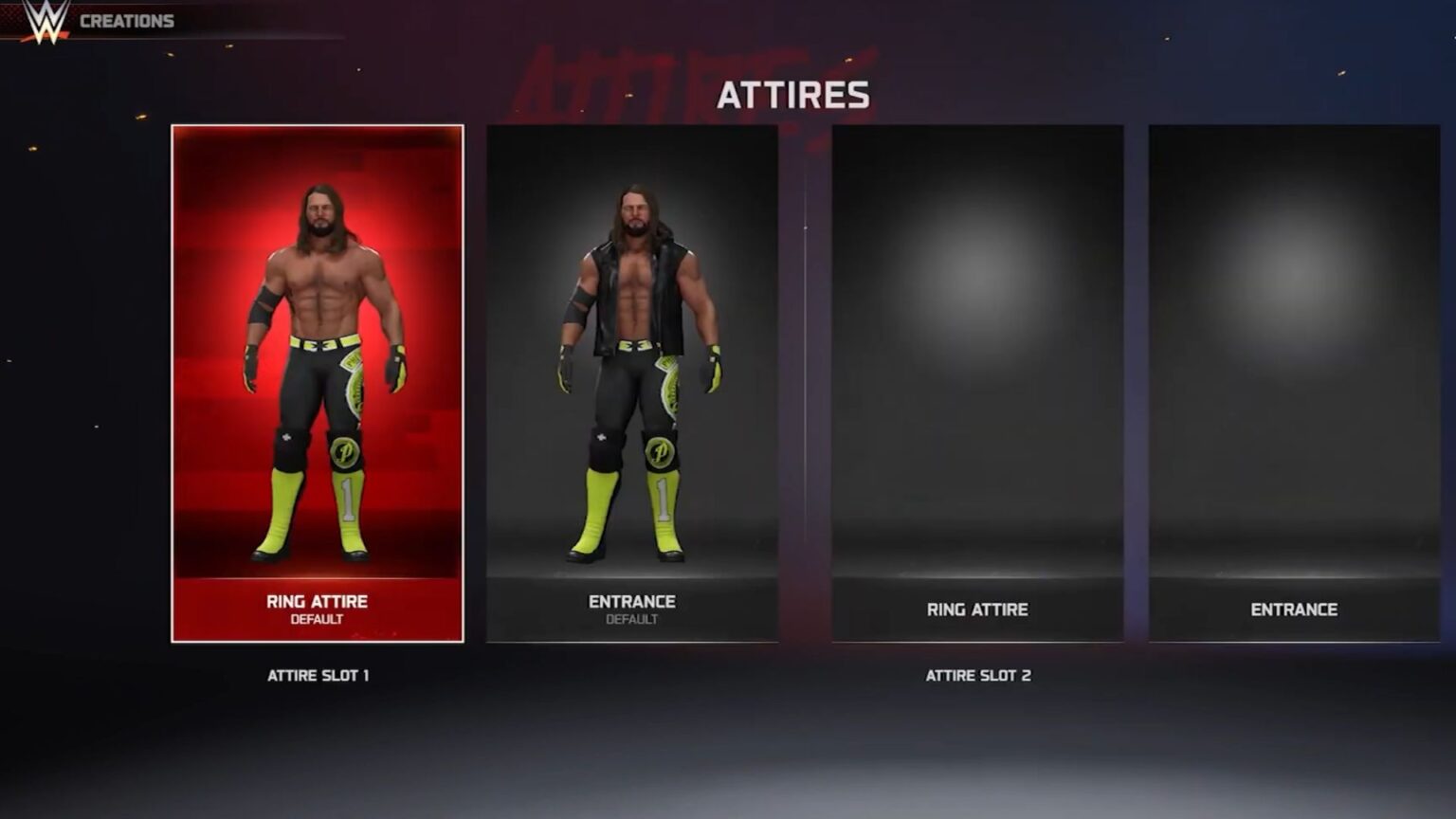Select the Ring Attire Default thumbnail
Viewport: 1456px width, 819px height.
coord(317,379)
